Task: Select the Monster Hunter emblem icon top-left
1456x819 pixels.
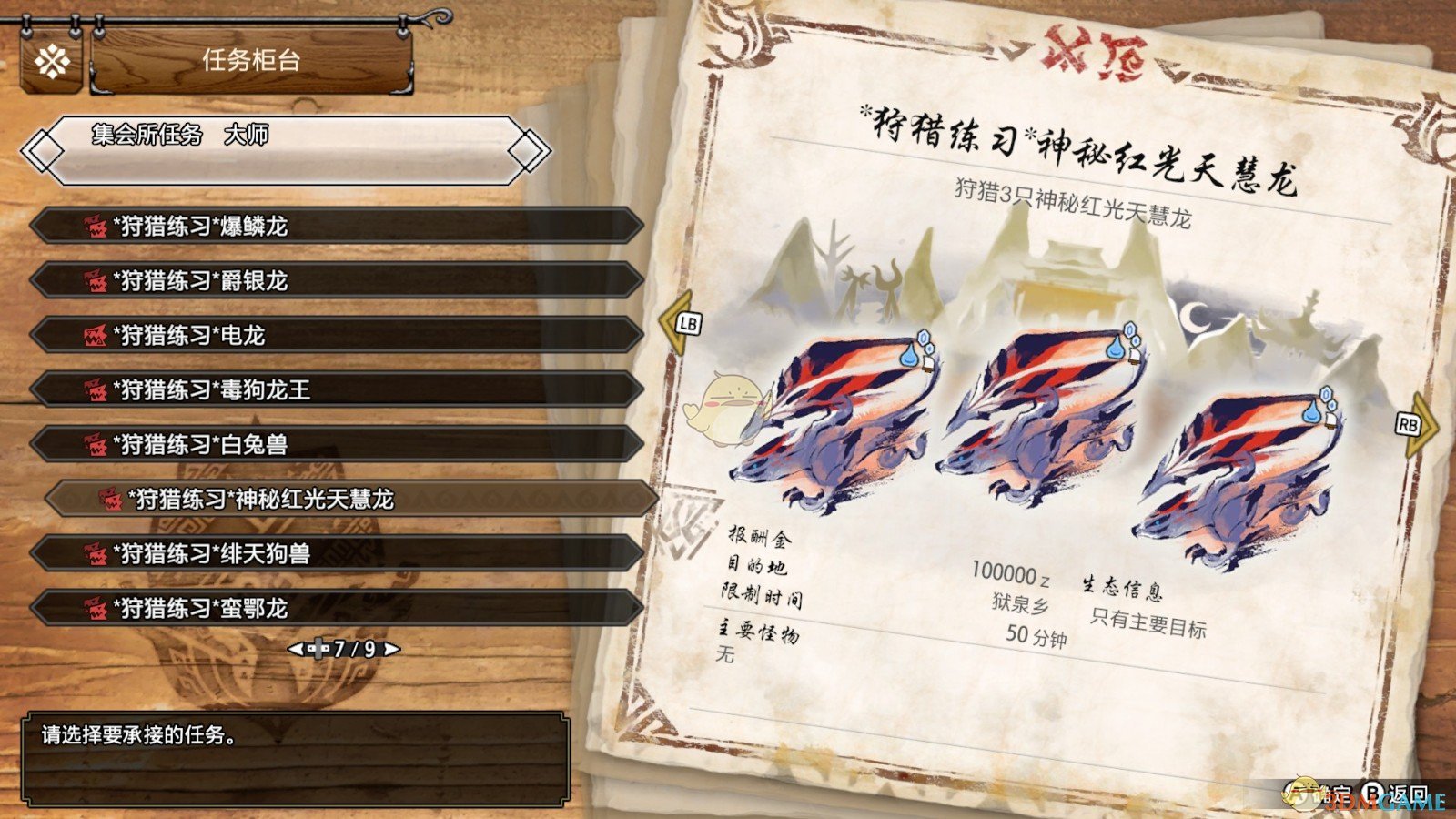Action: [x=51, y=62]
